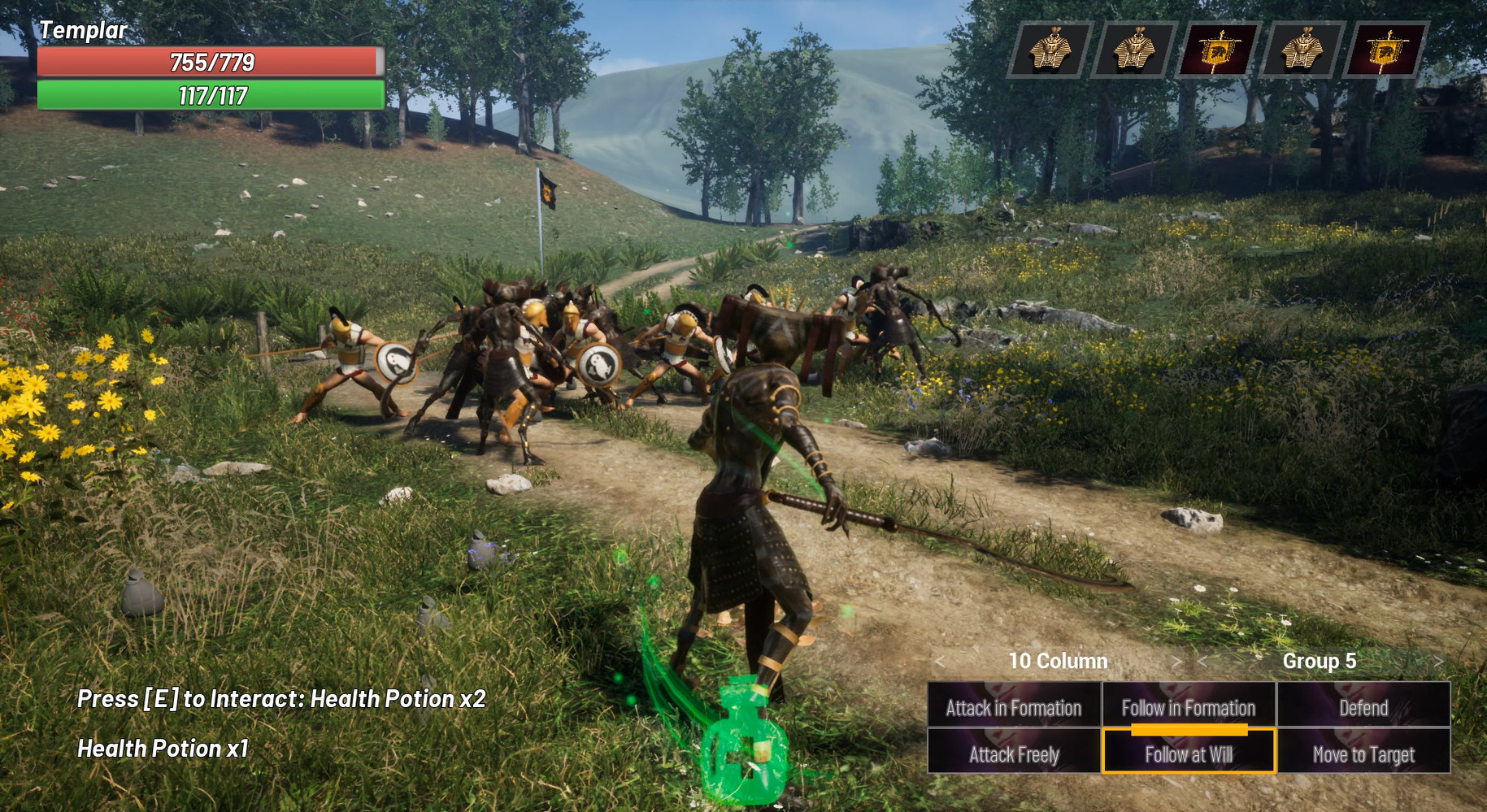This screenshot has width=1487, height=812.
Task: Order Attack in Formation
Action: click(1013, 708)
